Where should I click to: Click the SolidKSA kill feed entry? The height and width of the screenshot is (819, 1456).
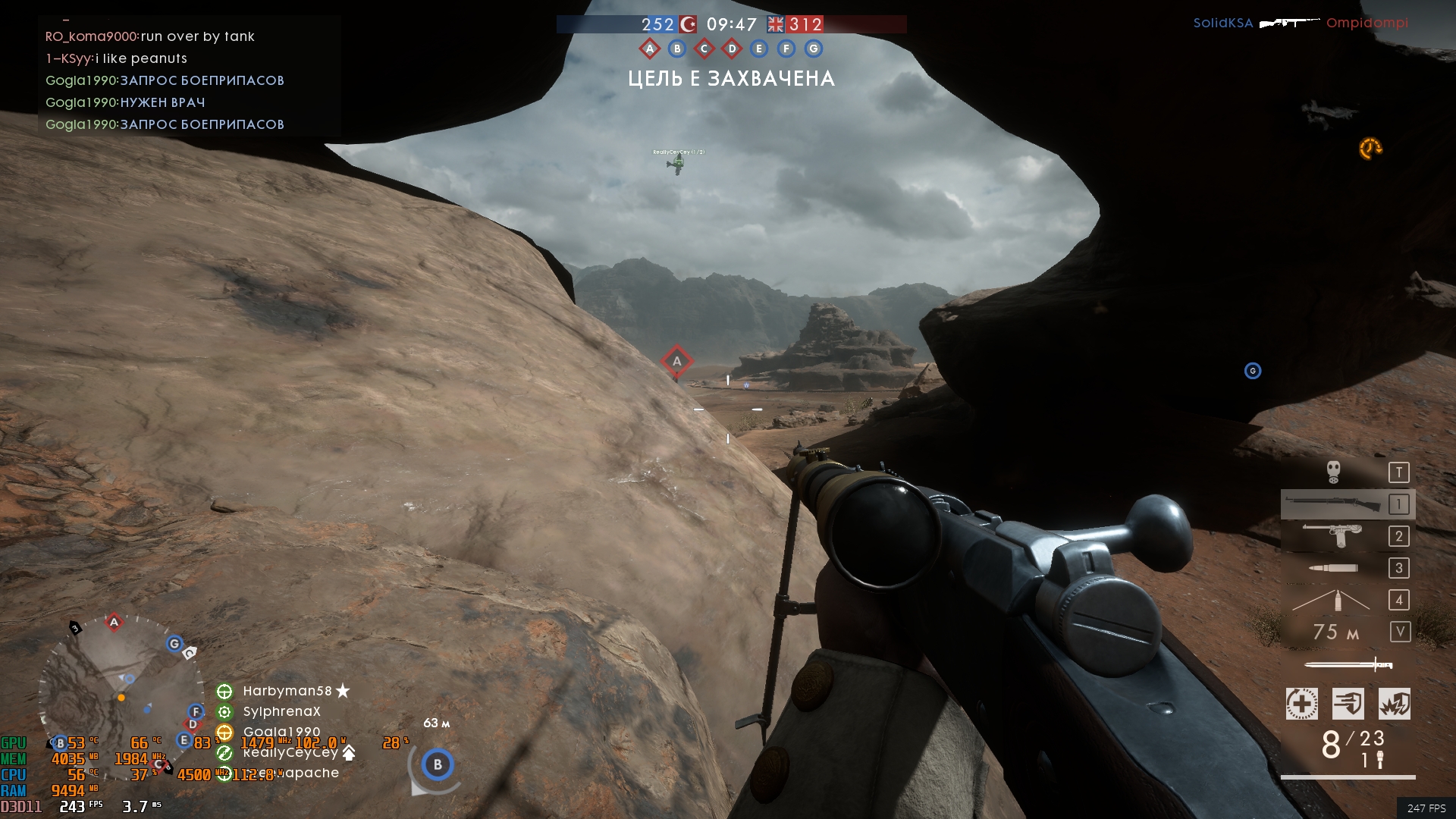coord(1223,23)
